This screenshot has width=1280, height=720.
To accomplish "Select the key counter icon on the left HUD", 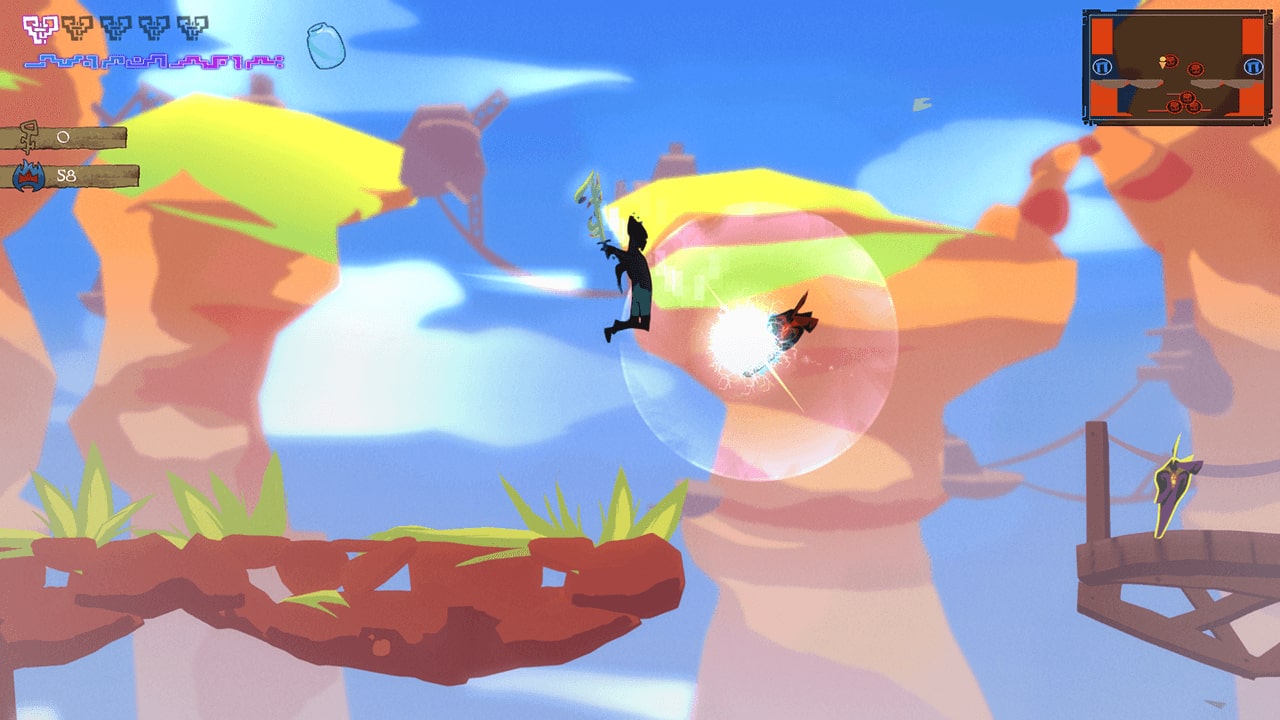I will click(x=28, y=138).
